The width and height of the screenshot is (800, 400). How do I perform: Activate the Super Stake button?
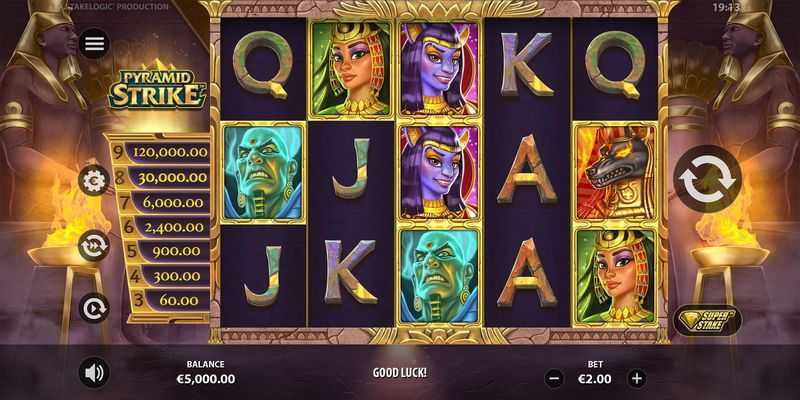(707, 321)
